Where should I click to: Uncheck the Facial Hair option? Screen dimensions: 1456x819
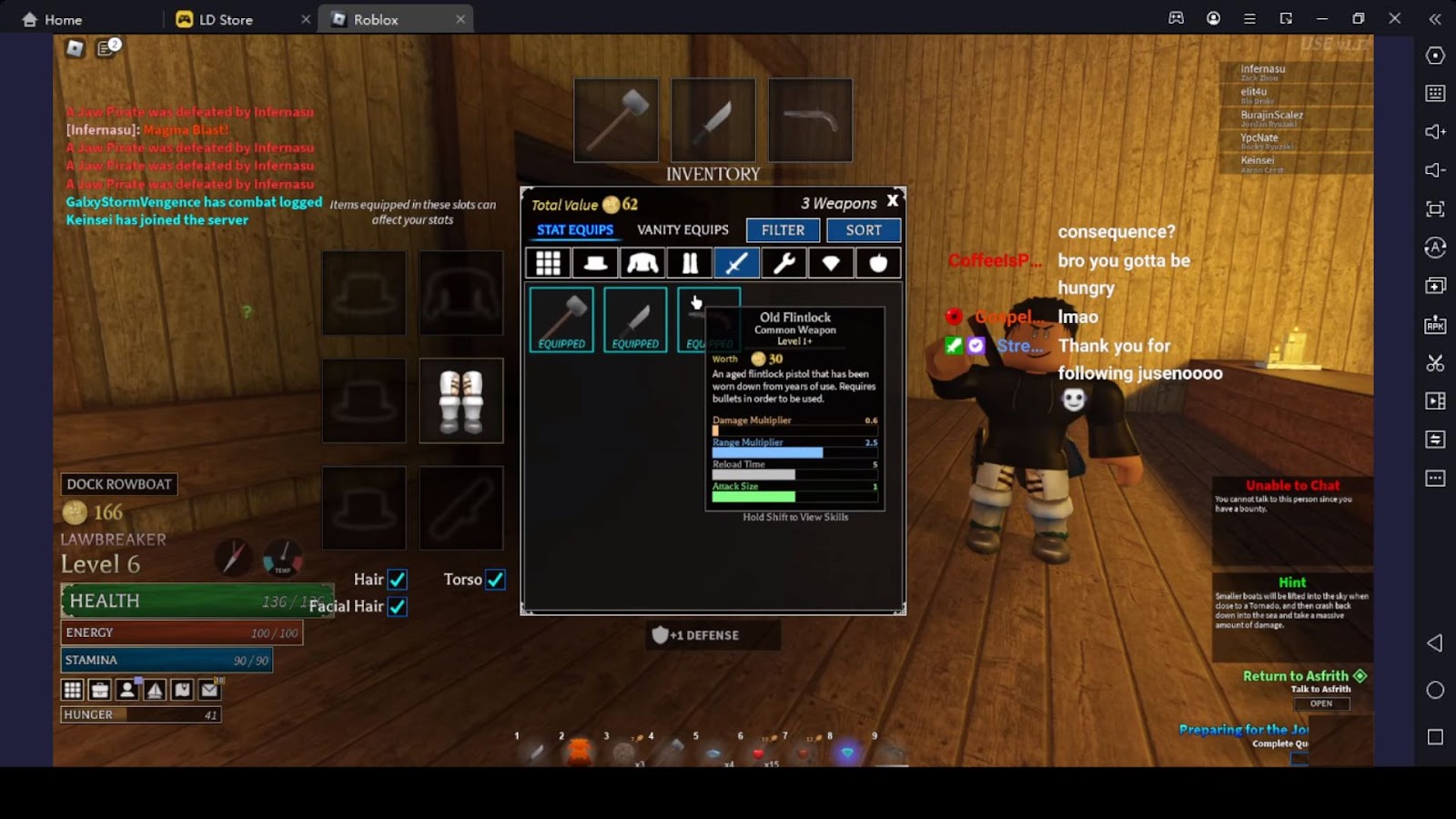tap(398, 607)
